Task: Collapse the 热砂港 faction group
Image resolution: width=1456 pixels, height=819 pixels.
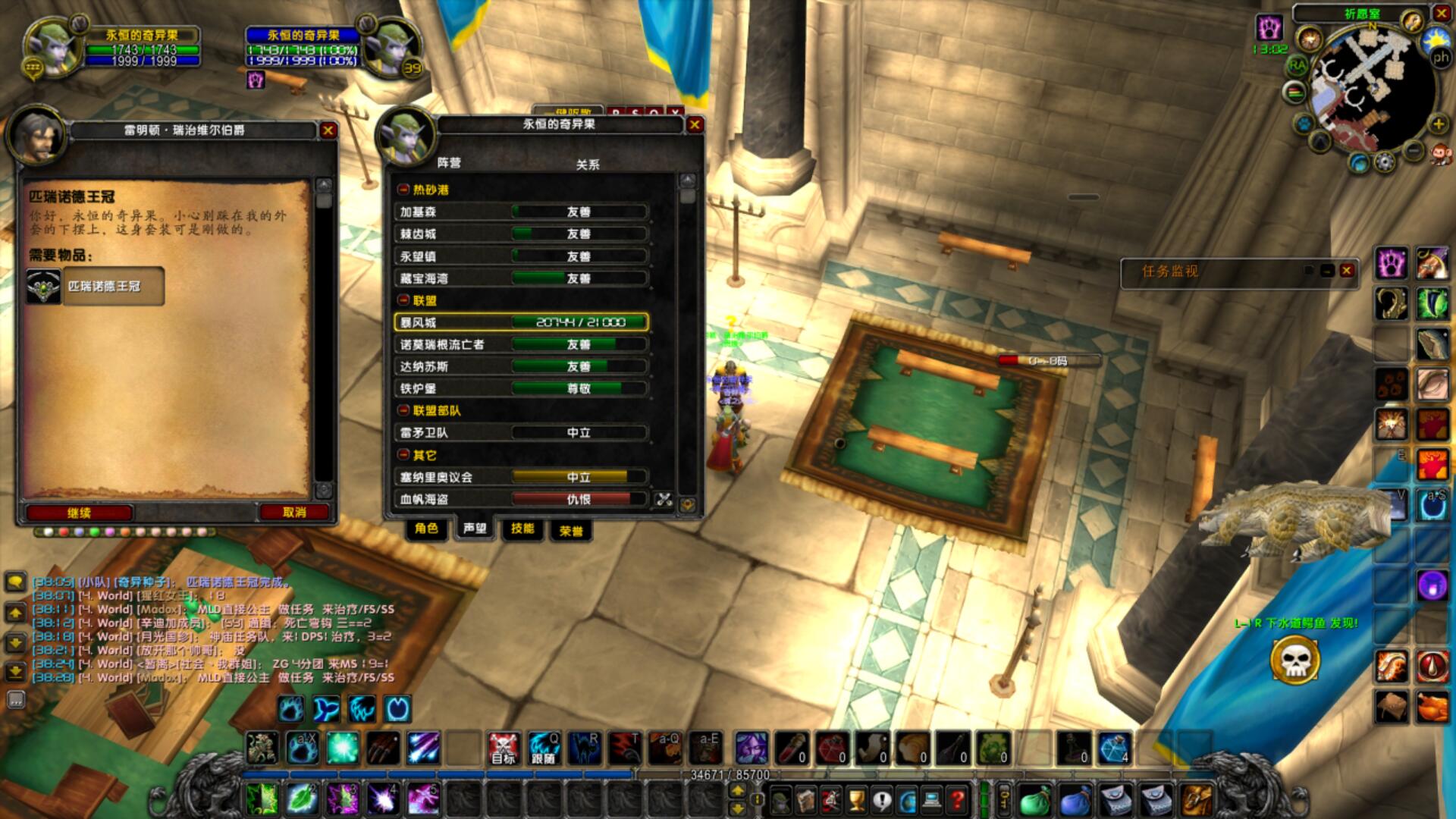Action: click(x=404, y=190)
